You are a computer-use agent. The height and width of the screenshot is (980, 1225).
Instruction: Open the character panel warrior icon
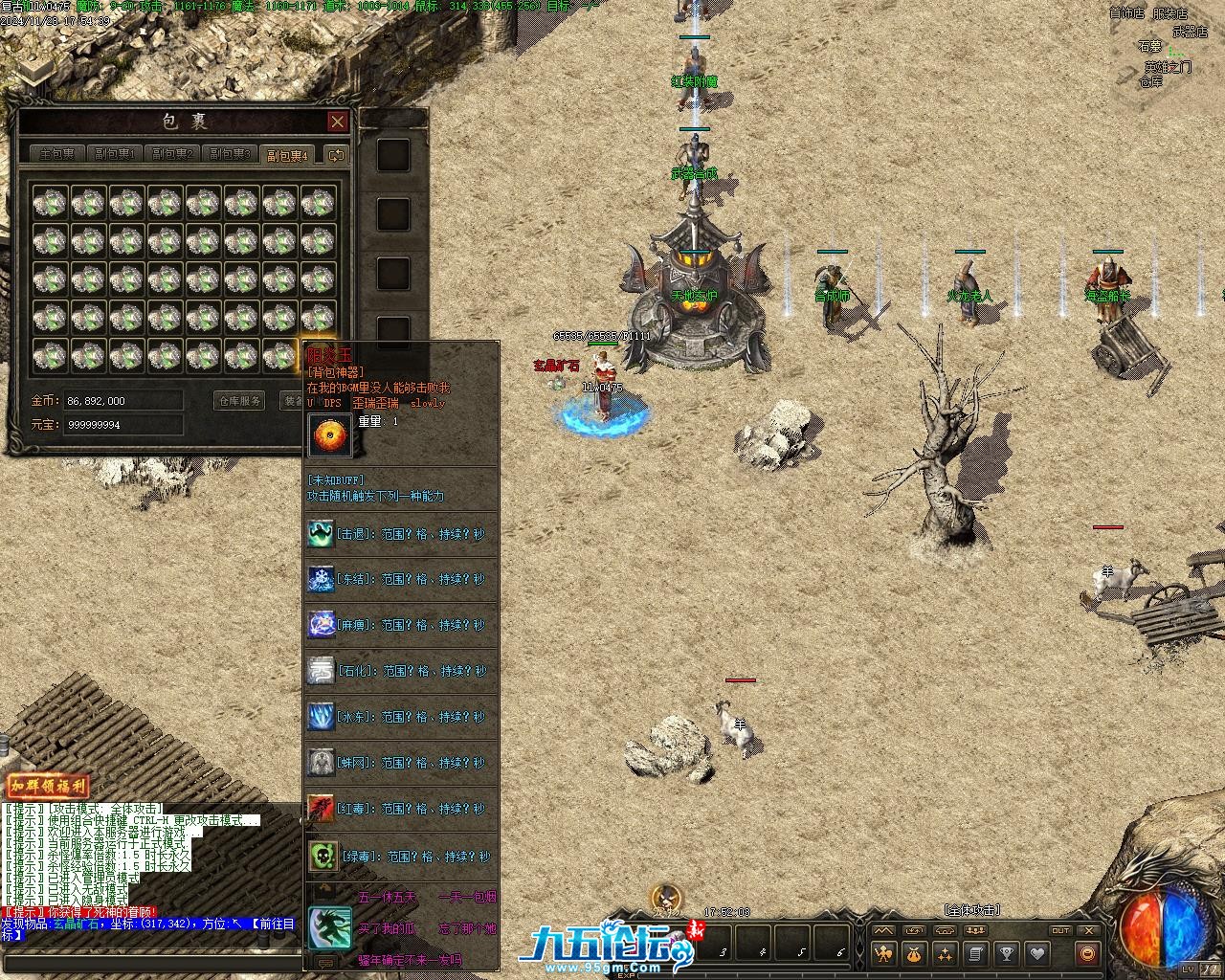(882, 953)
